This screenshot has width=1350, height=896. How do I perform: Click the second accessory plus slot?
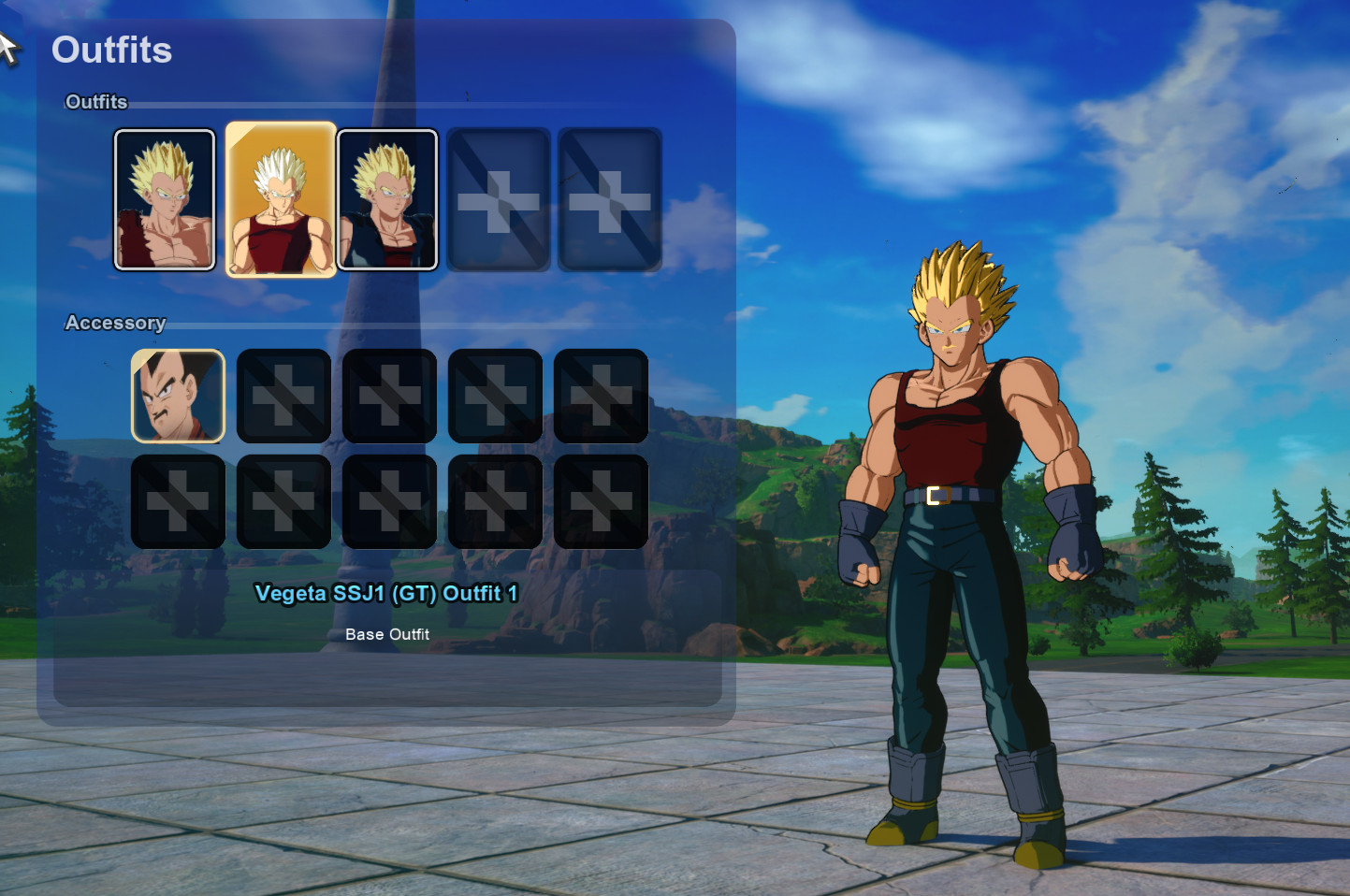click(x=283, y=397)
